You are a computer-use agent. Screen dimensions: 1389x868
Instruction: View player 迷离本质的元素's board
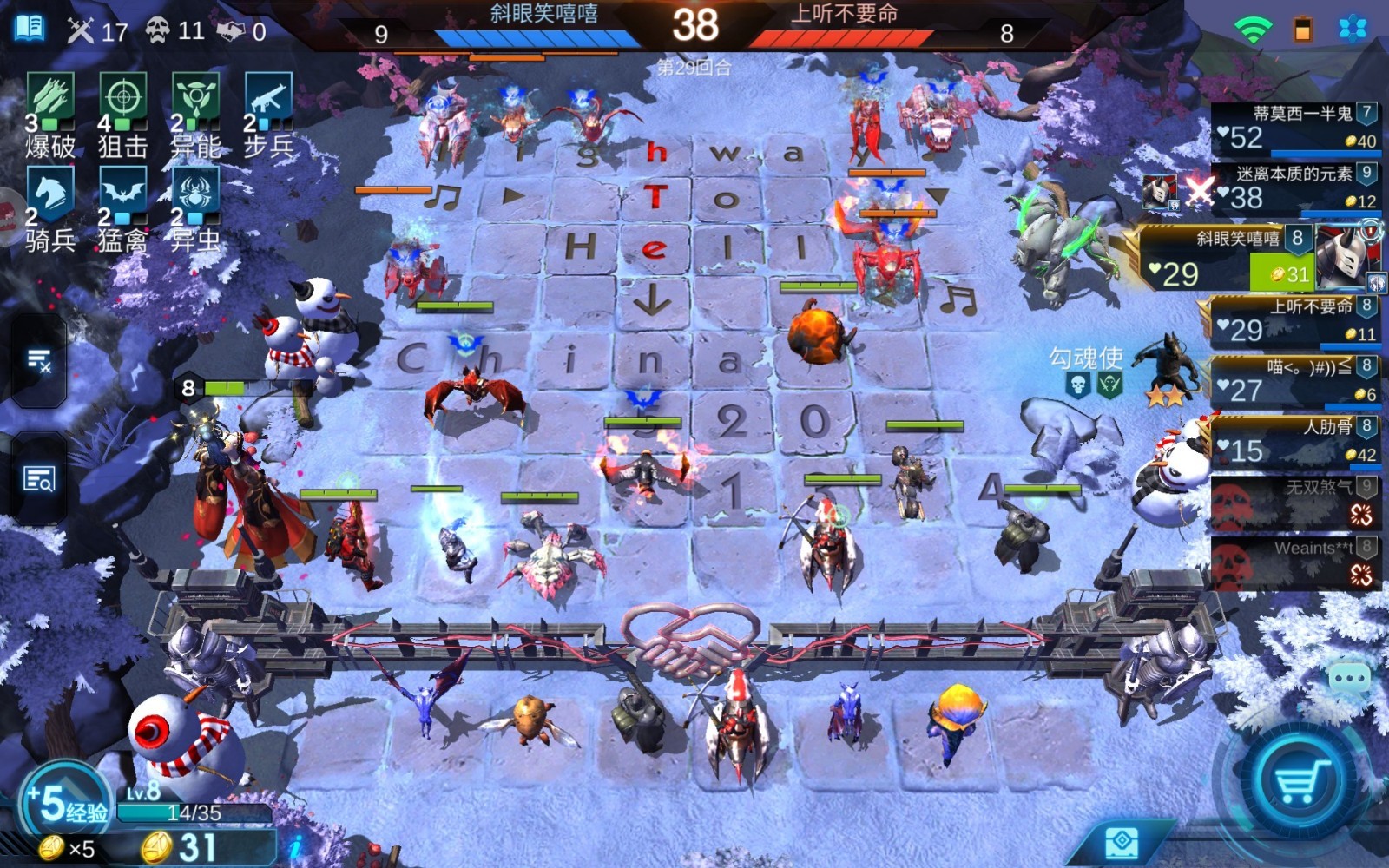pos(1294,188)
